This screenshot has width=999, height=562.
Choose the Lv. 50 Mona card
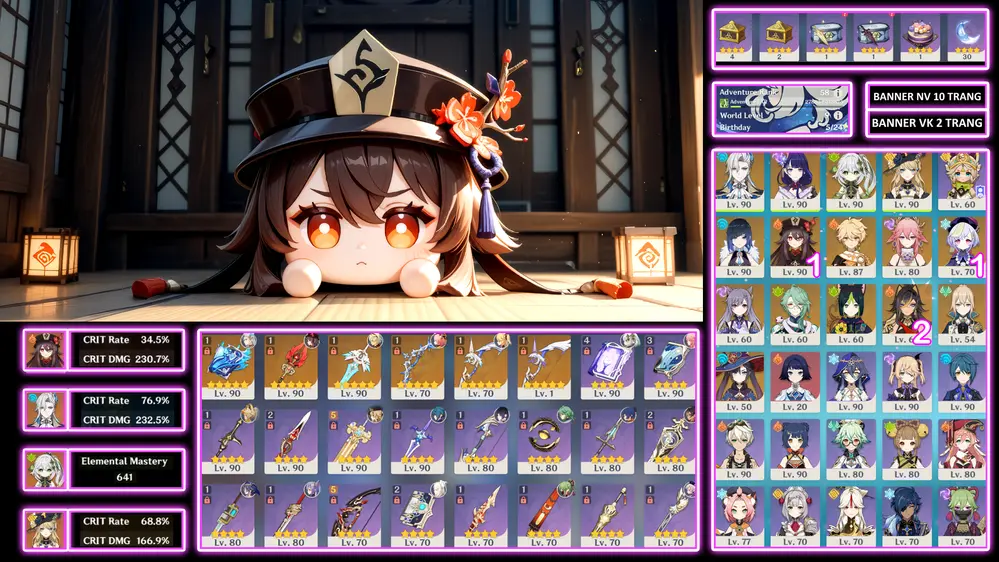point(739,380)
